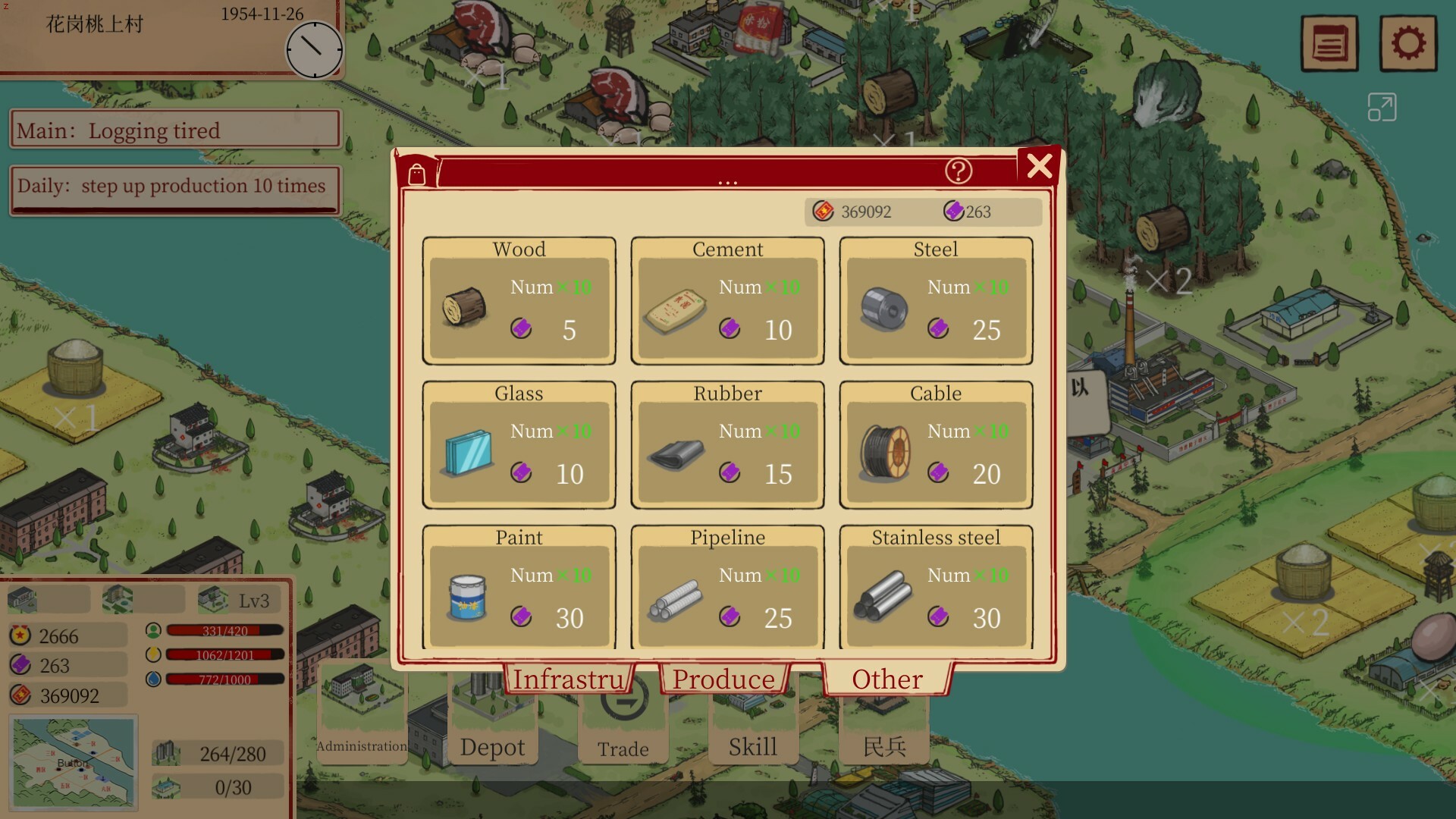Open the shopping bag icon on the dialog
1456x819 pixels.
(416, 173)
